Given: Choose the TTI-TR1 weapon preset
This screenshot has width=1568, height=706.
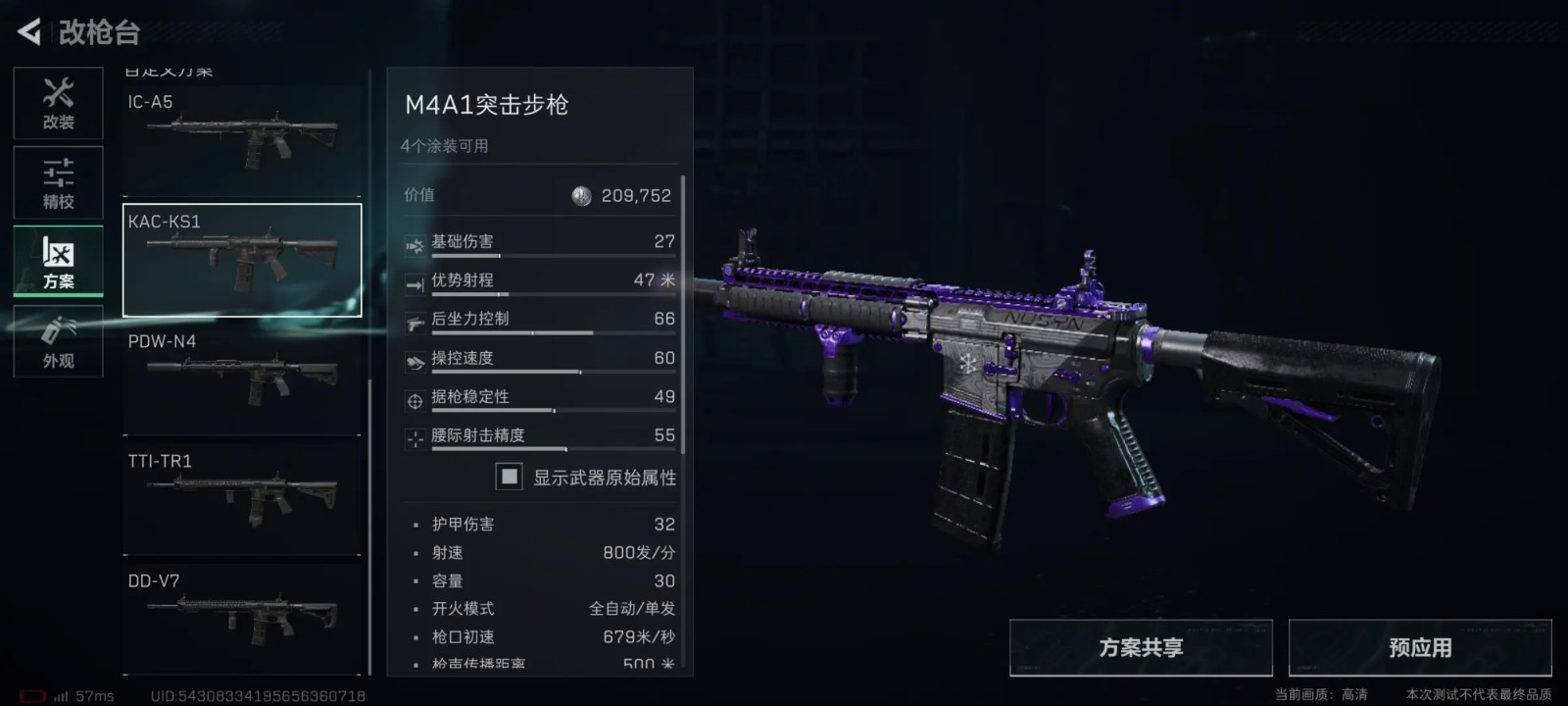Looking at the screenshot, I should point(242,500).
